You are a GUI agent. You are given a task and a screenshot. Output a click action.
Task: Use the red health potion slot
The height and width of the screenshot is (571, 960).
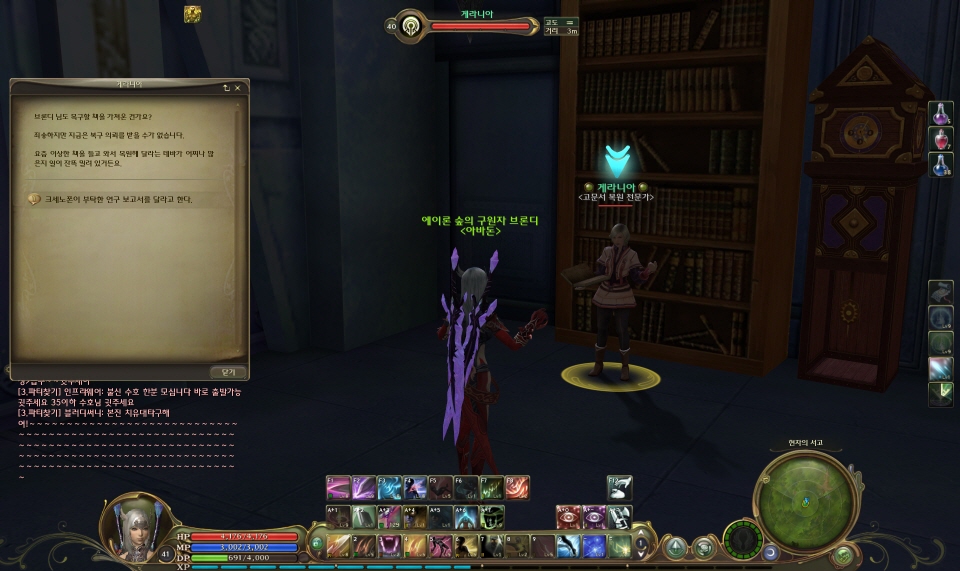click(x=941, y=139)
